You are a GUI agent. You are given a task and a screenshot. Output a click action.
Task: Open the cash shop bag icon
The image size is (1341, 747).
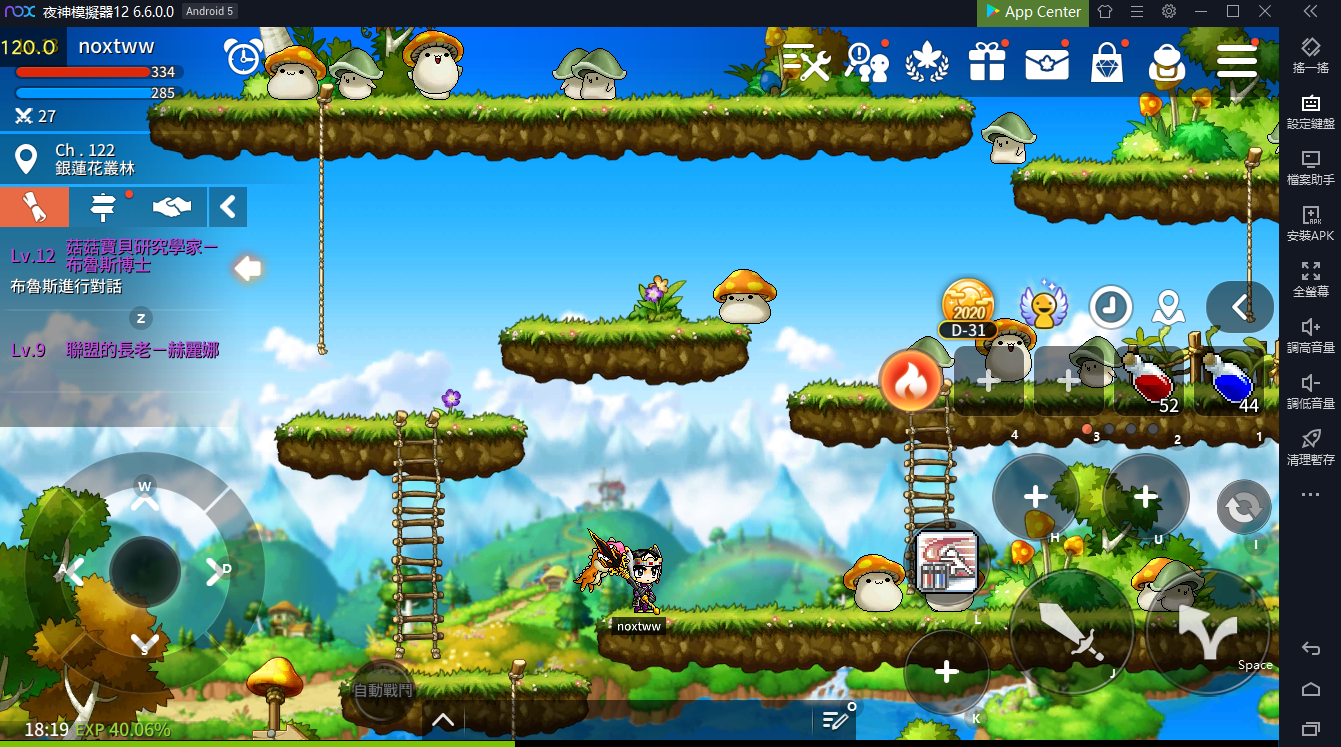pyautogui.click(x=1107, y=63)
